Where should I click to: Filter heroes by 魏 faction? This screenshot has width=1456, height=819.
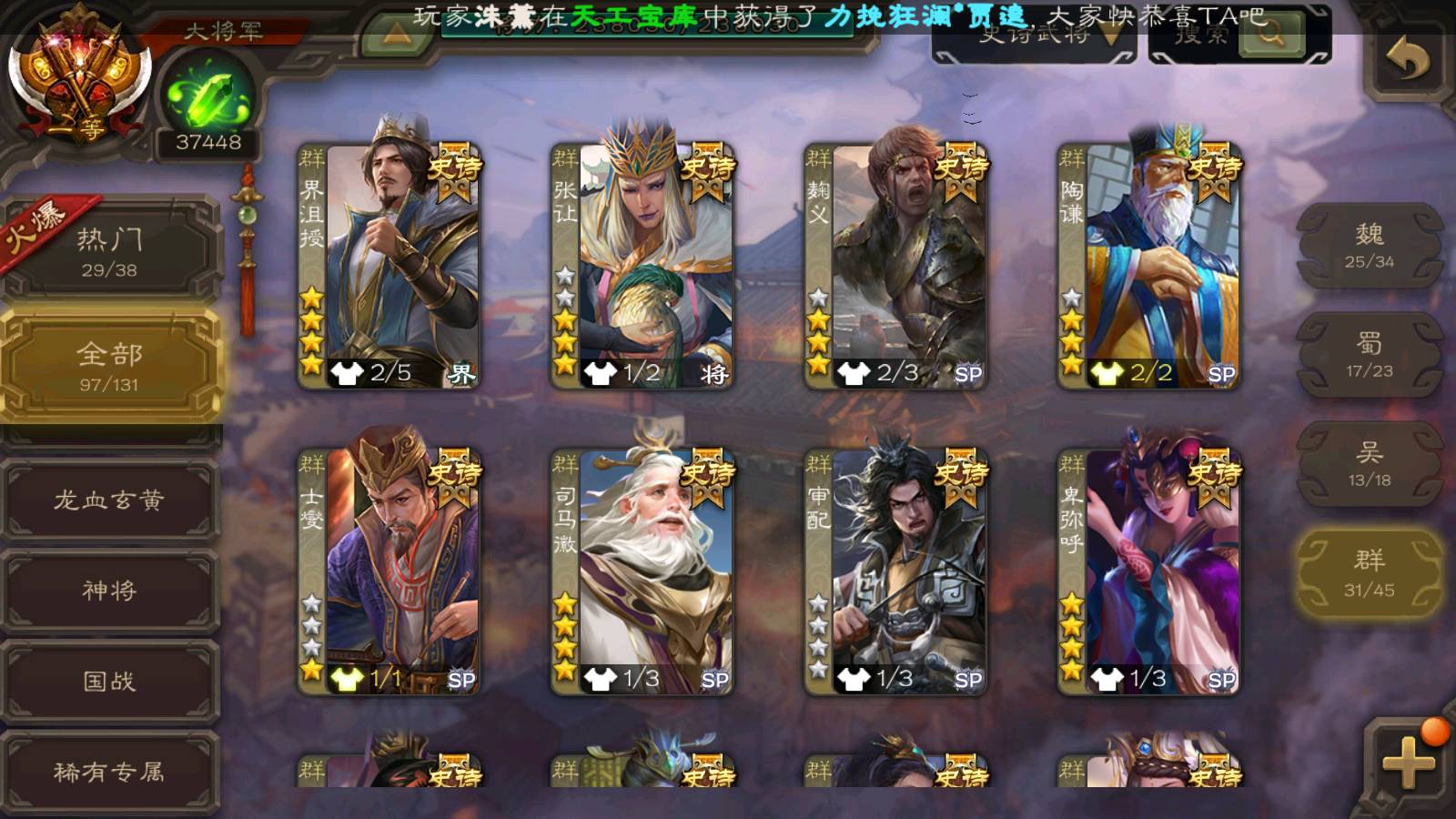(x=1369, y=246)
